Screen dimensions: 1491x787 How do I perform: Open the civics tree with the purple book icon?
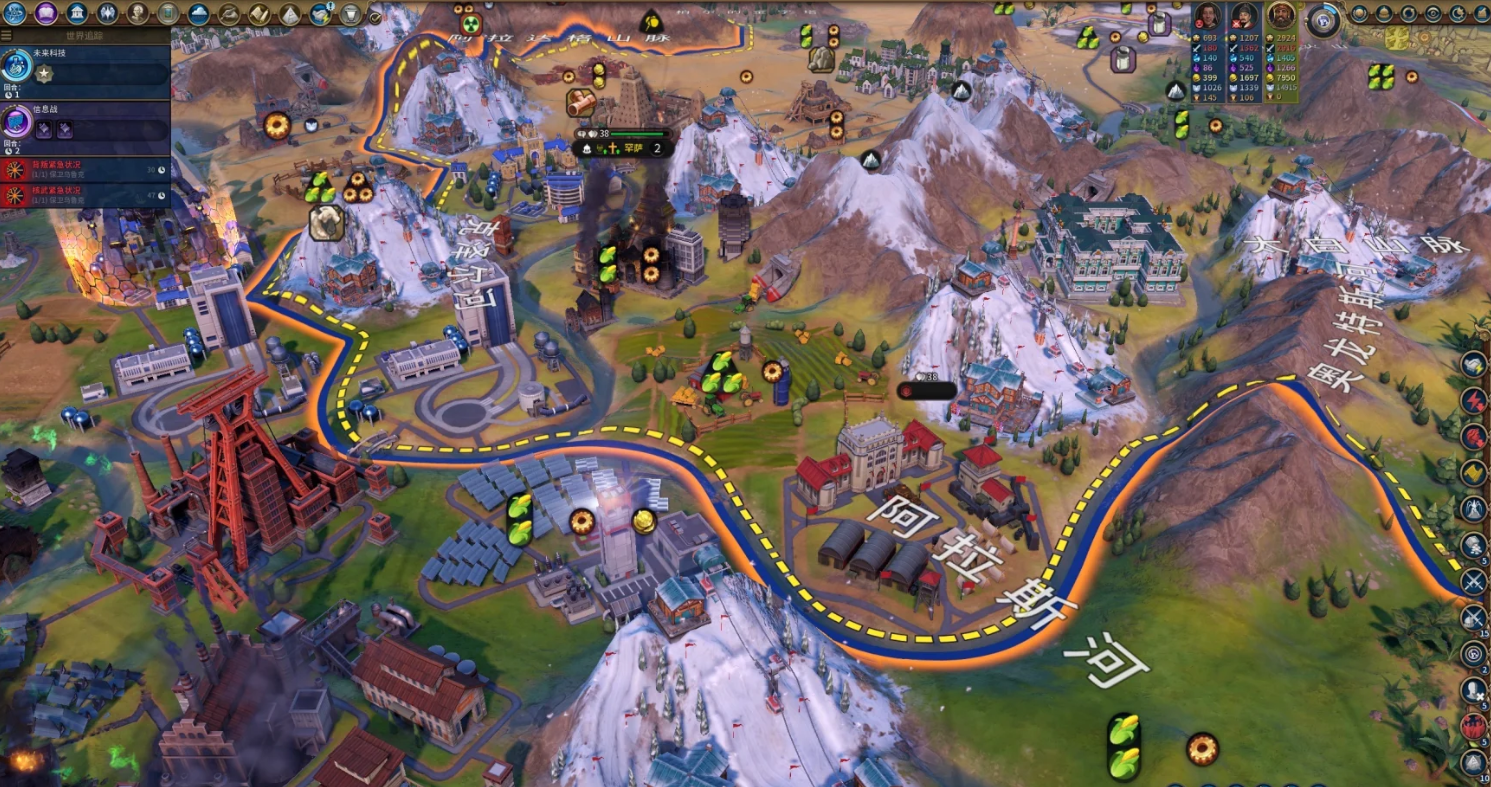pyautogui.click(x=45, y=13)
